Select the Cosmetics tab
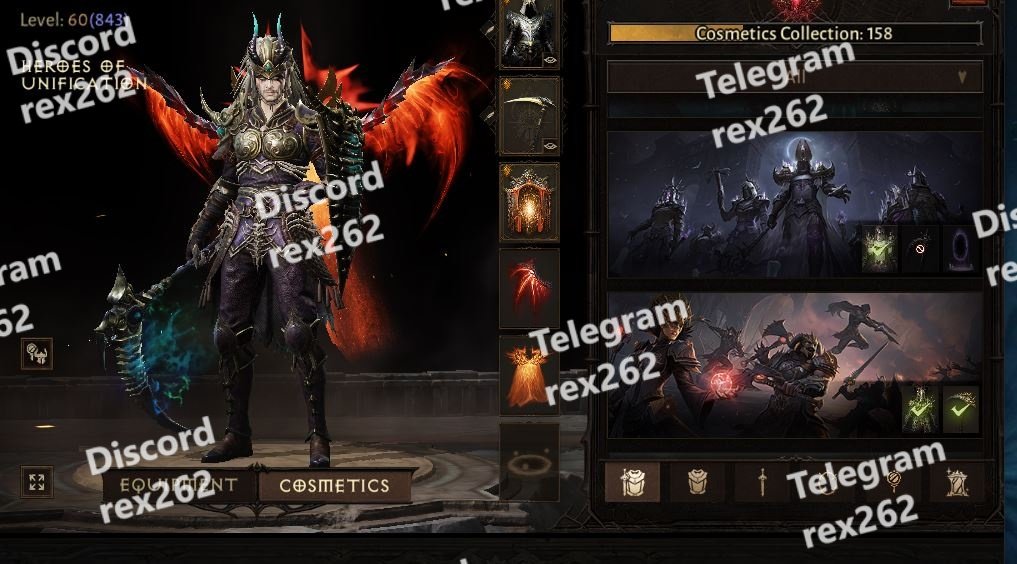The height and width of the screenshot is (564, 1017). pos(334,486)
